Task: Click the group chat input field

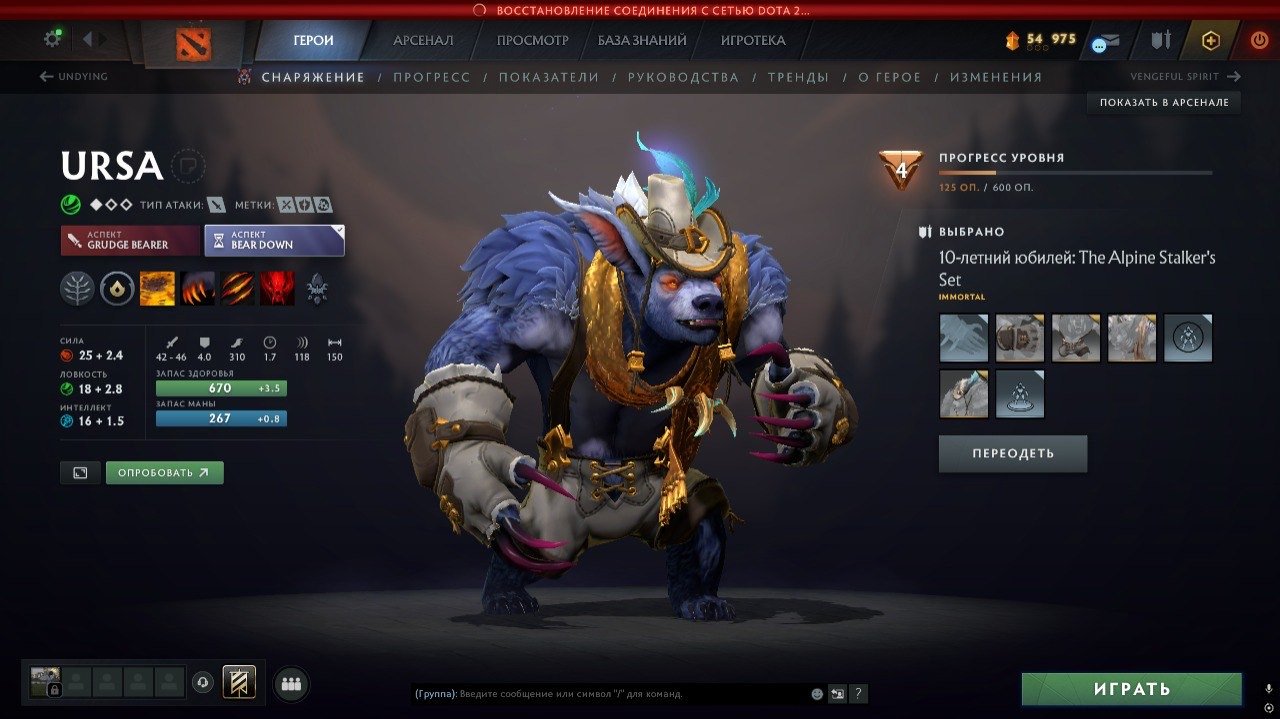Action: 610,693
